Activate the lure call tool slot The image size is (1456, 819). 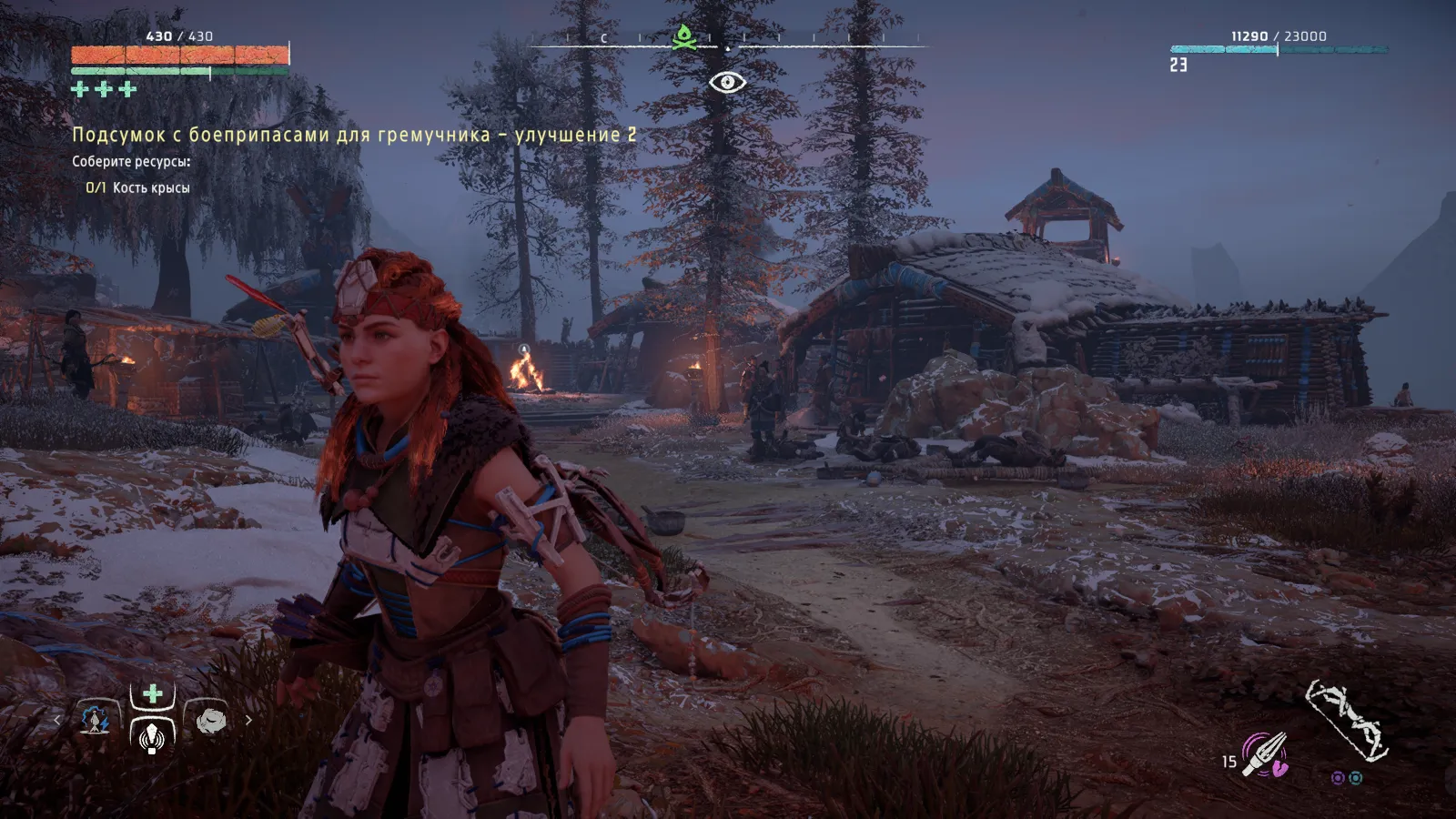pos(152,733)
